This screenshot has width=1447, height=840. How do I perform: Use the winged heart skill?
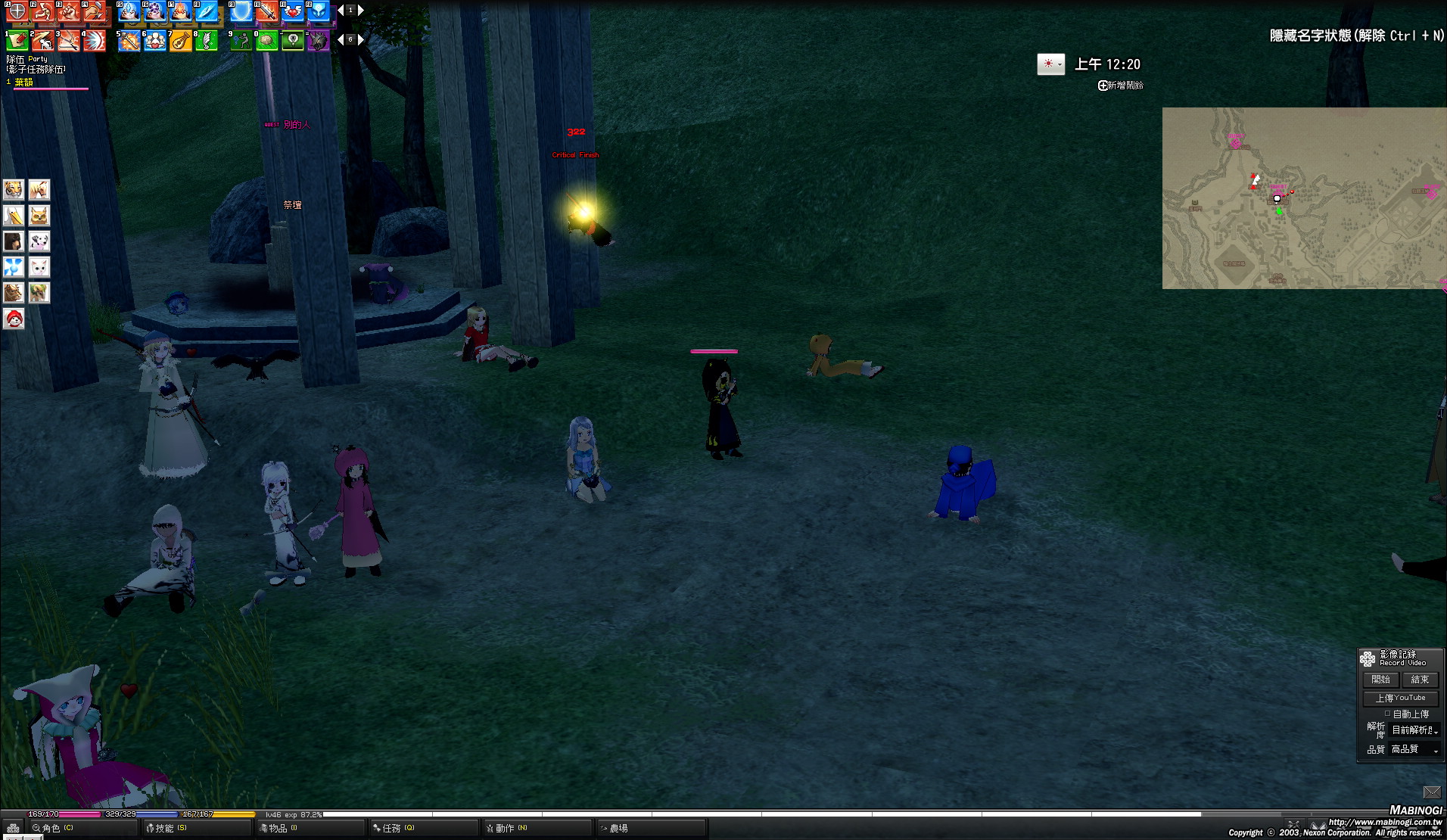(x=293, y=12)
